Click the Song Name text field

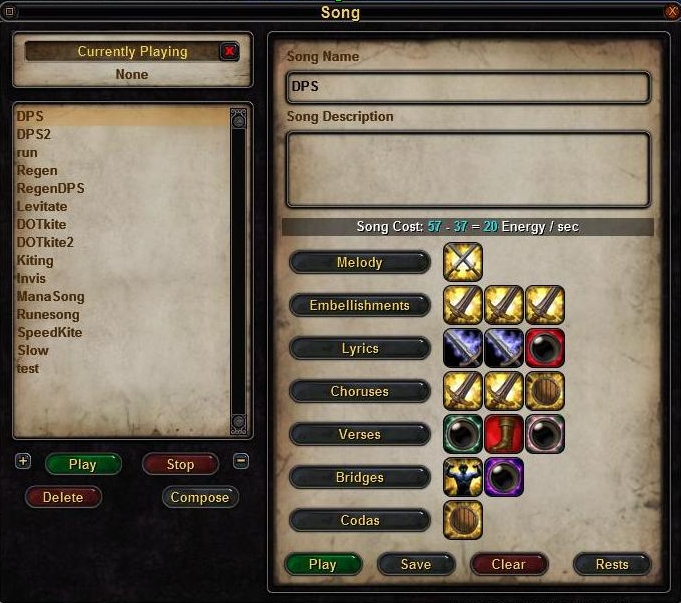(x=468, y=87)
